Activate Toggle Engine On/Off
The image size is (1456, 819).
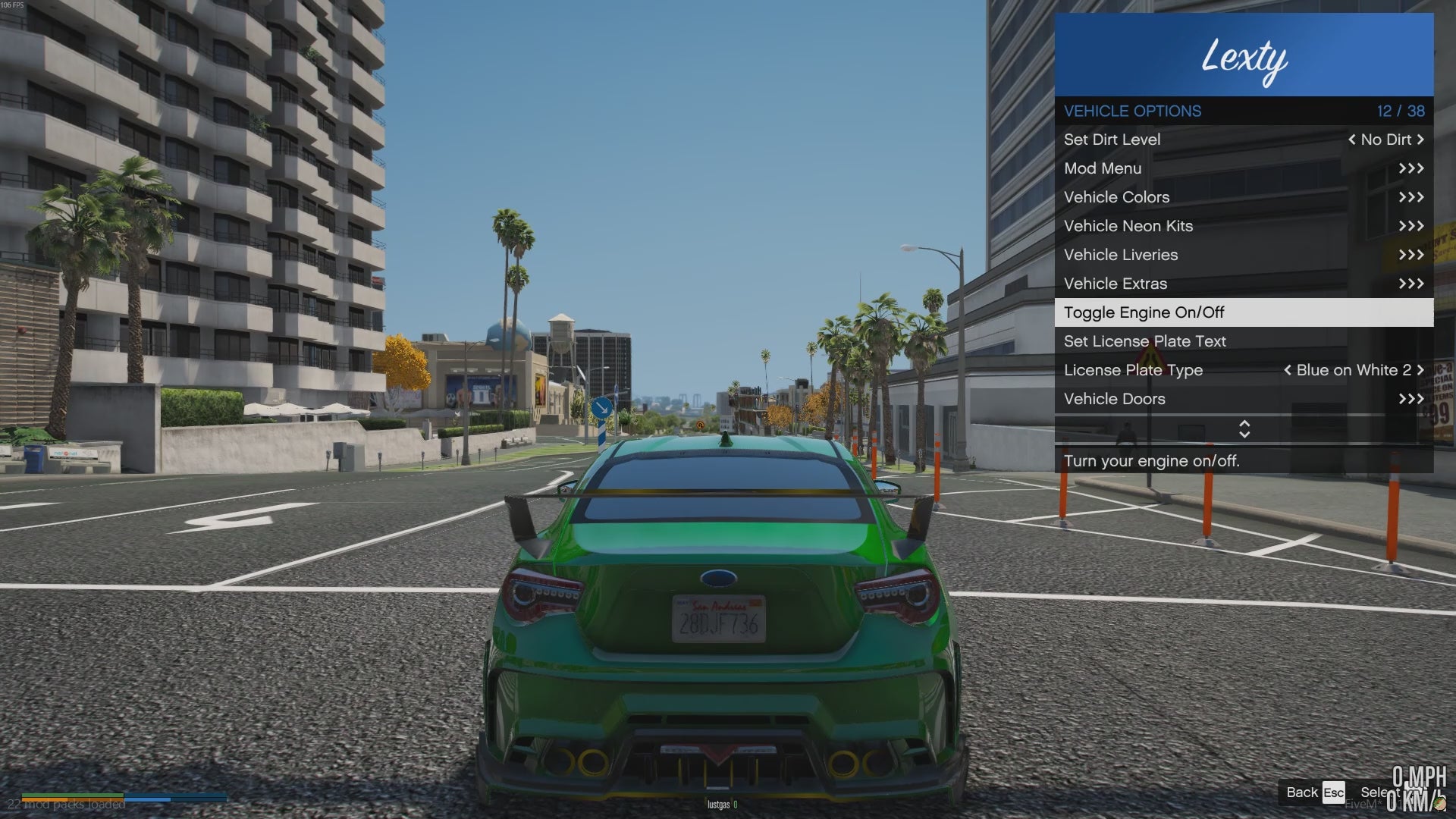point(1244,312)
